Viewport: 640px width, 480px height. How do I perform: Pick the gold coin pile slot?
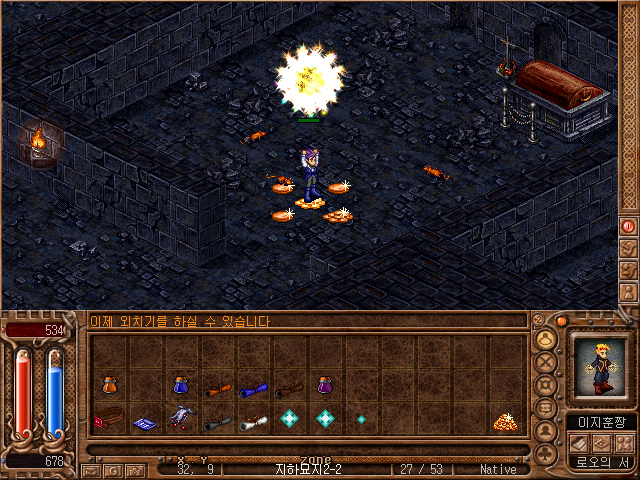(x=503, y=421)
